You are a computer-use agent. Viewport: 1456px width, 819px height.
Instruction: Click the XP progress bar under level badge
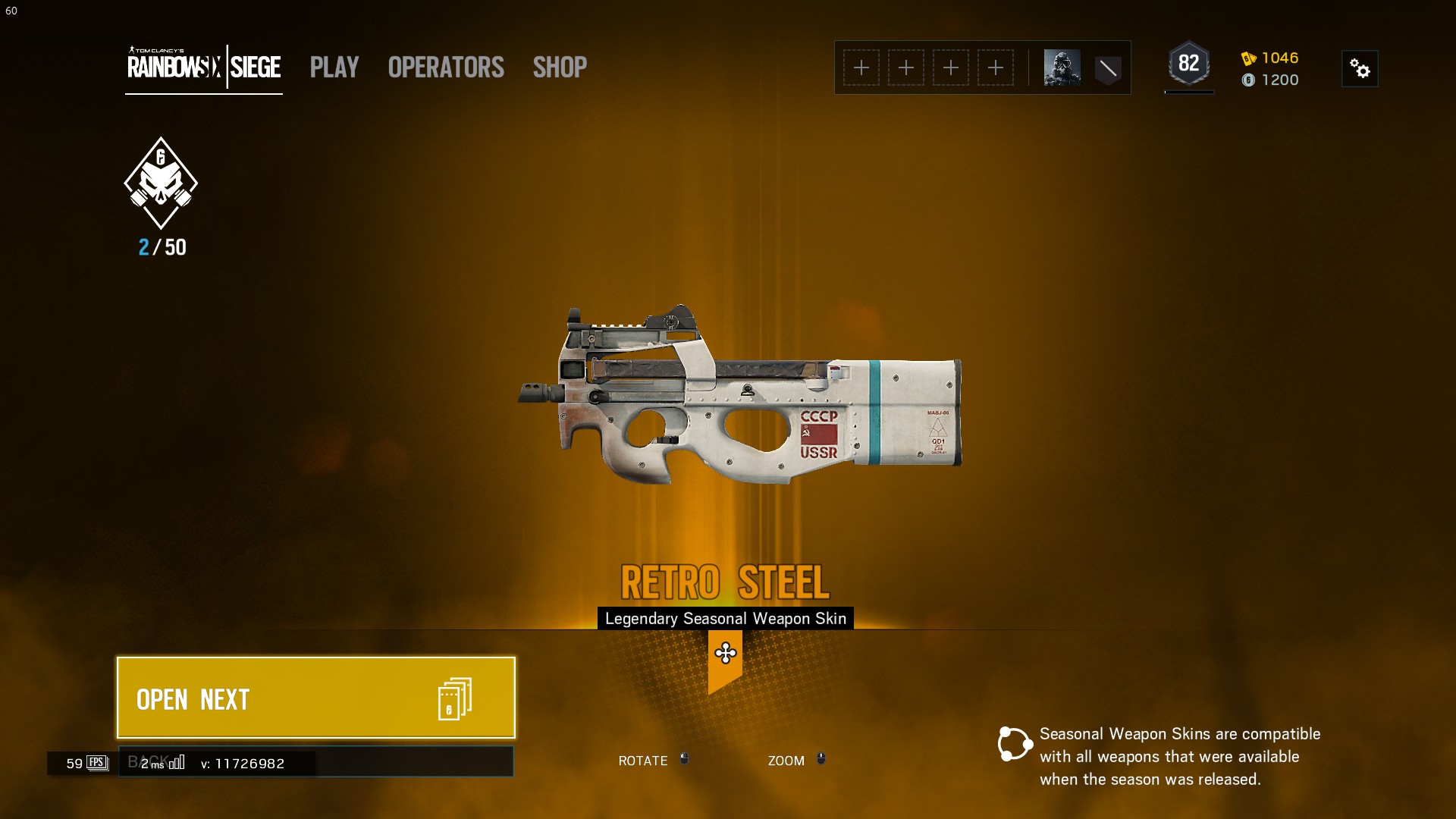point(1189,93)
